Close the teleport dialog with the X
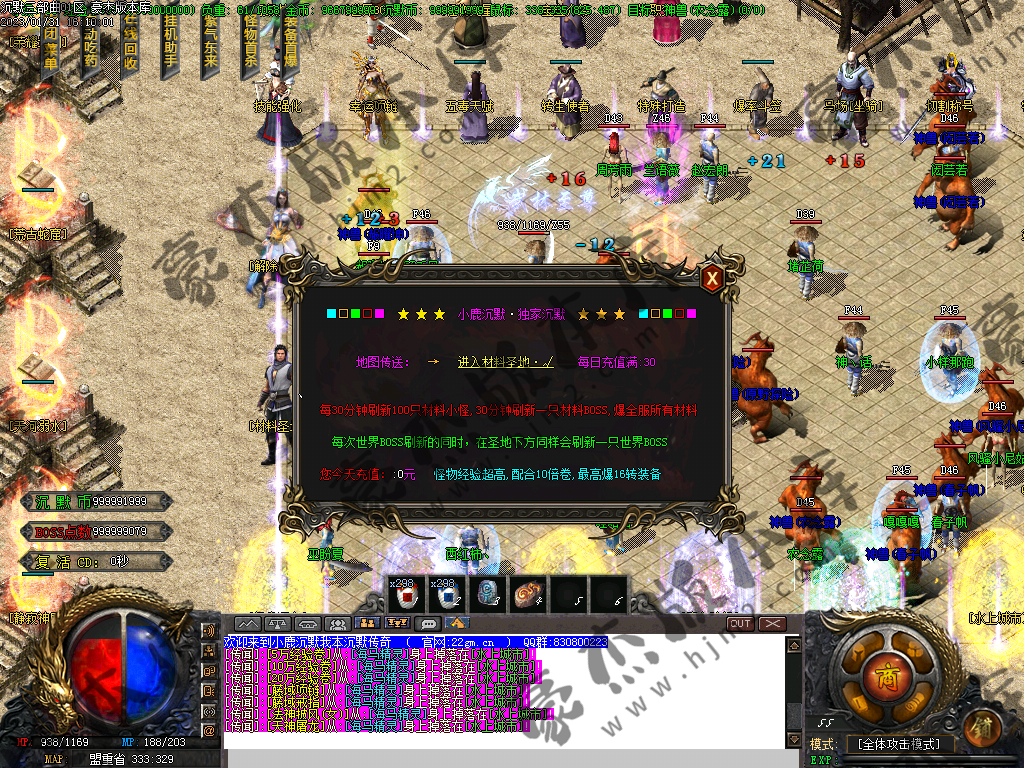 click(x=712, y=279)
